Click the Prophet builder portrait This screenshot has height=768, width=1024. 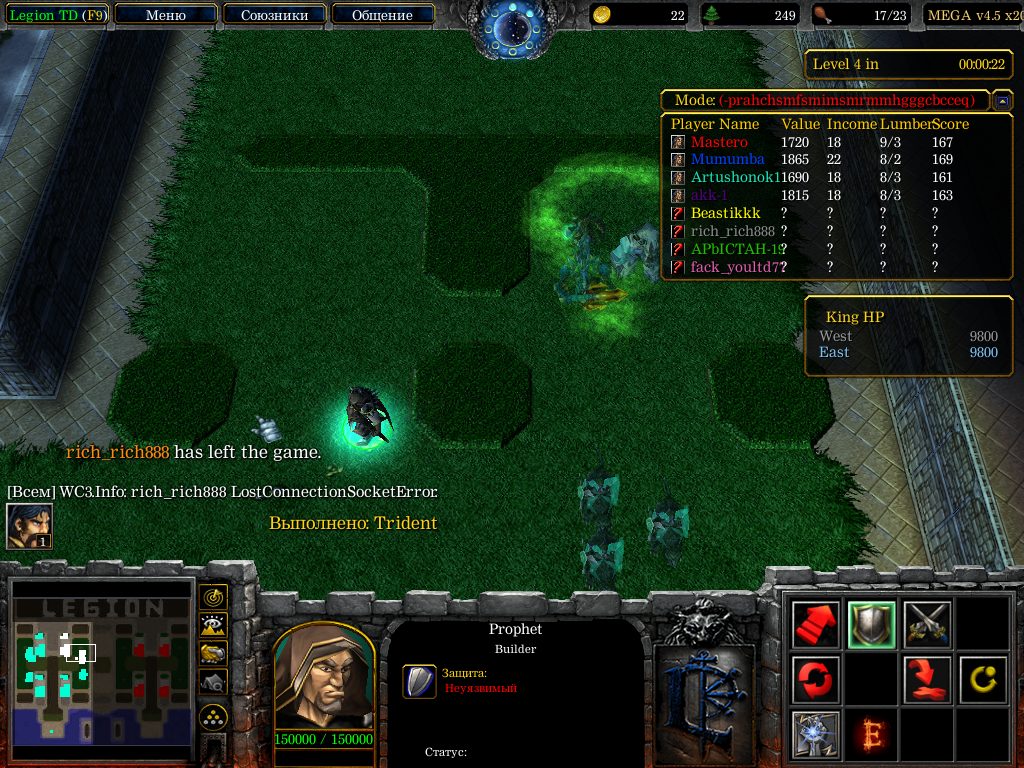coord(324,680)
